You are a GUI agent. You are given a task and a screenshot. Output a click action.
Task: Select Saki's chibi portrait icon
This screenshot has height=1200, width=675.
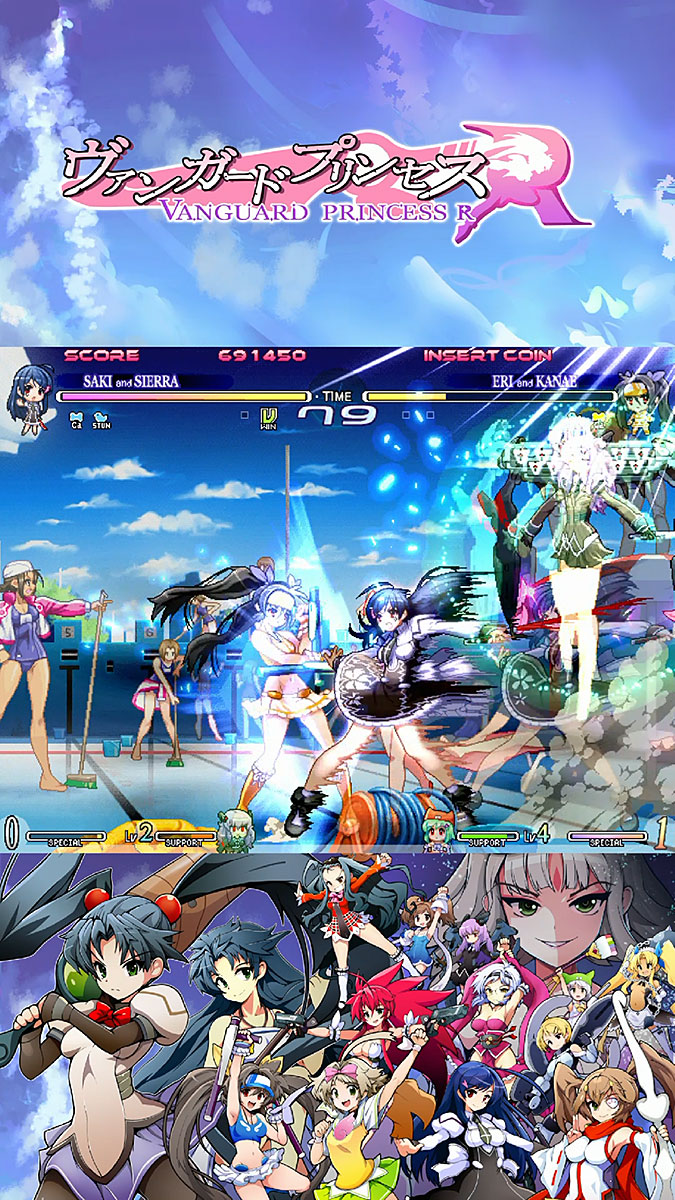(x=30, y=397)
